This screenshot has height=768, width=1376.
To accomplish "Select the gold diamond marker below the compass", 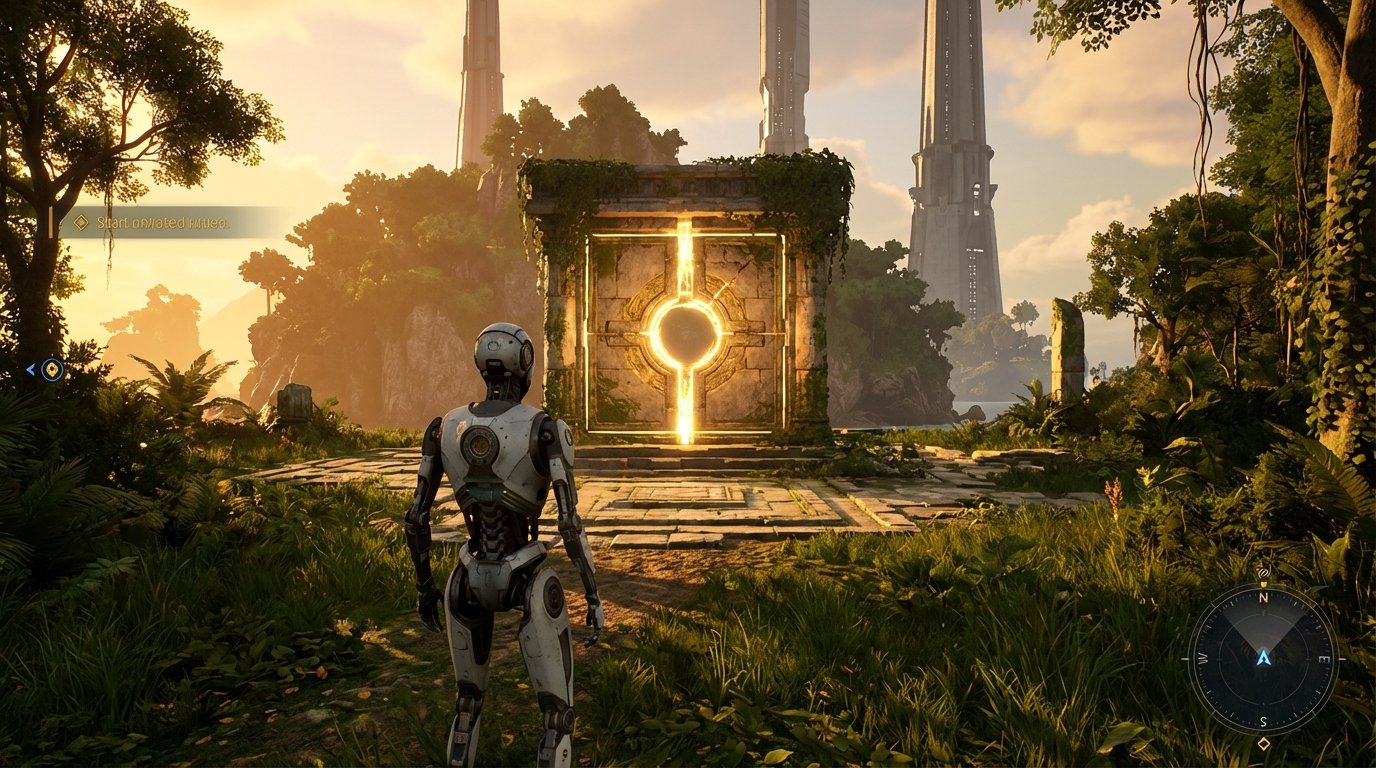I will click(x=1264, y=743).
